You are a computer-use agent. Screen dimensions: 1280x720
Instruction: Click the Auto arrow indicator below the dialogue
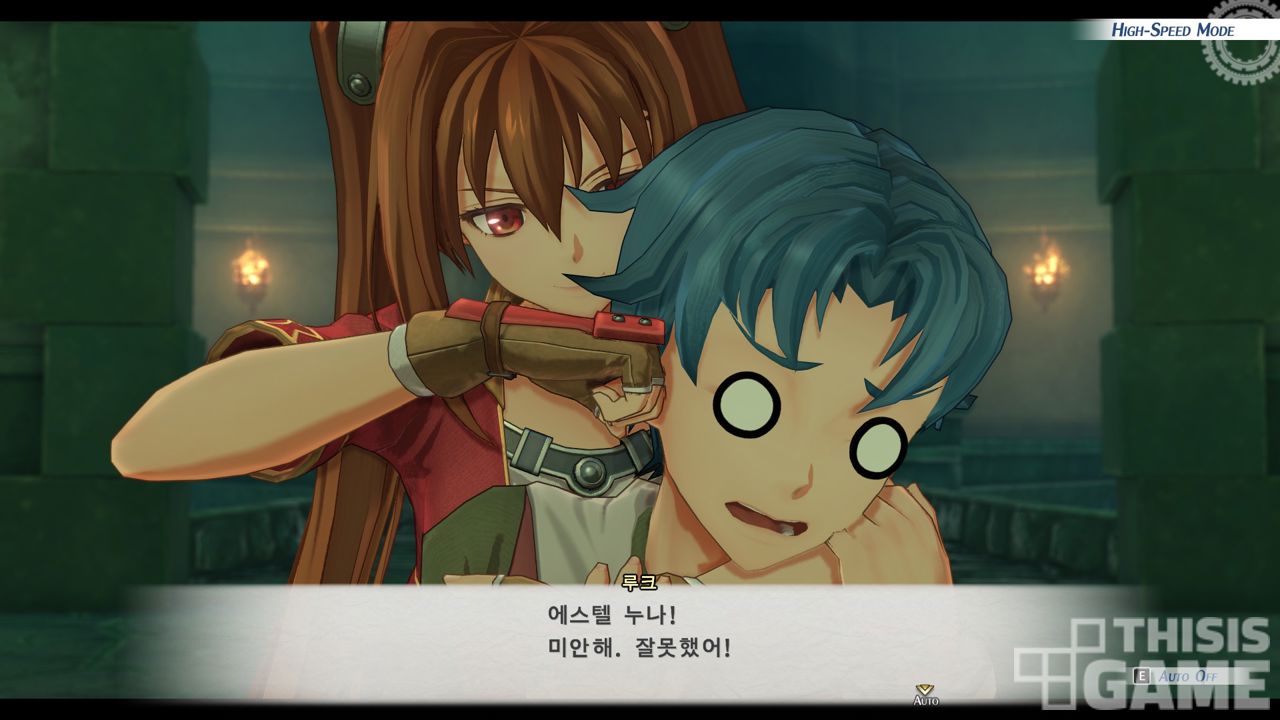[925, 694]
